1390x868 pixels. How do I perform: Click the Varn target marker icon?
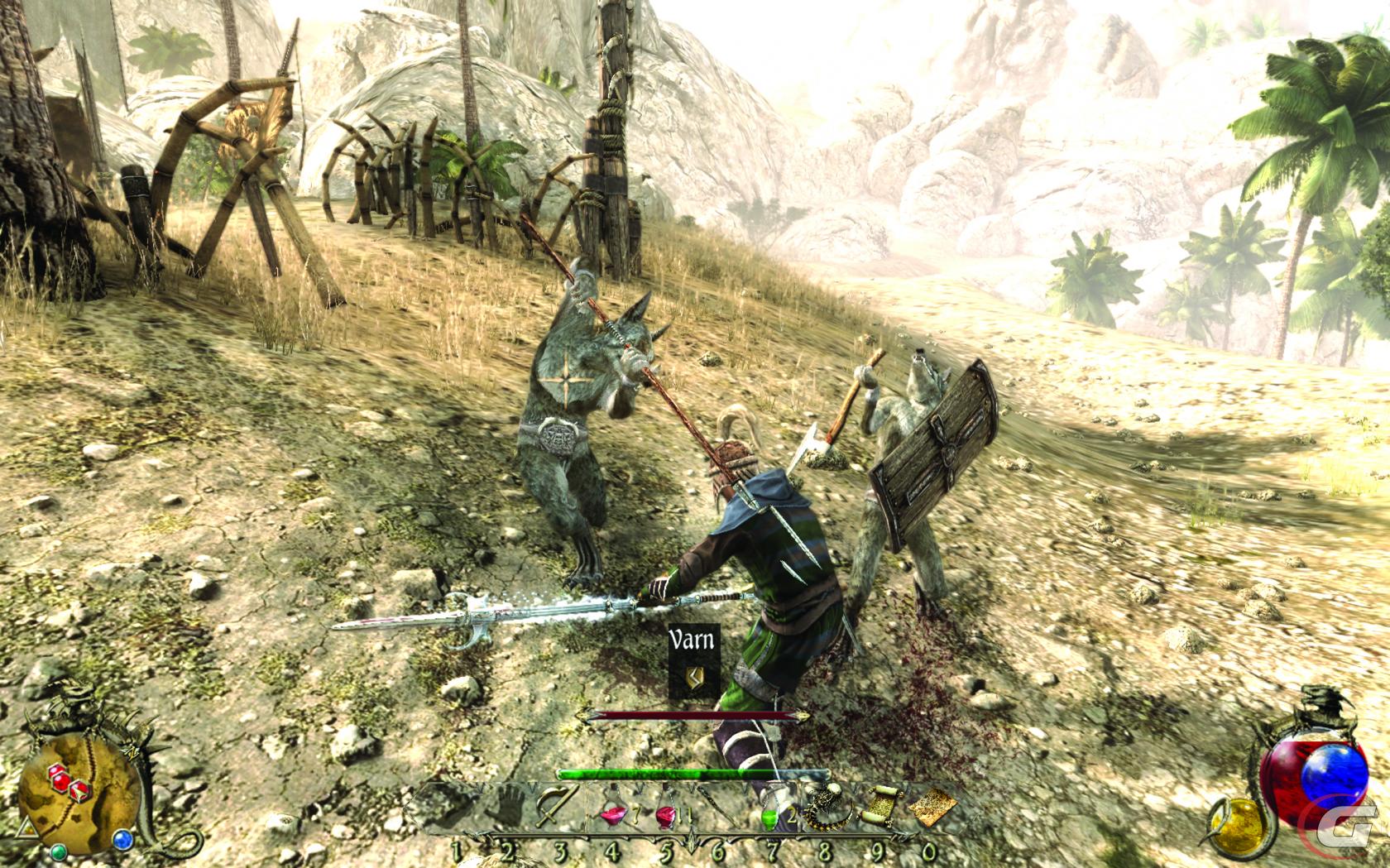coord(694,678)
